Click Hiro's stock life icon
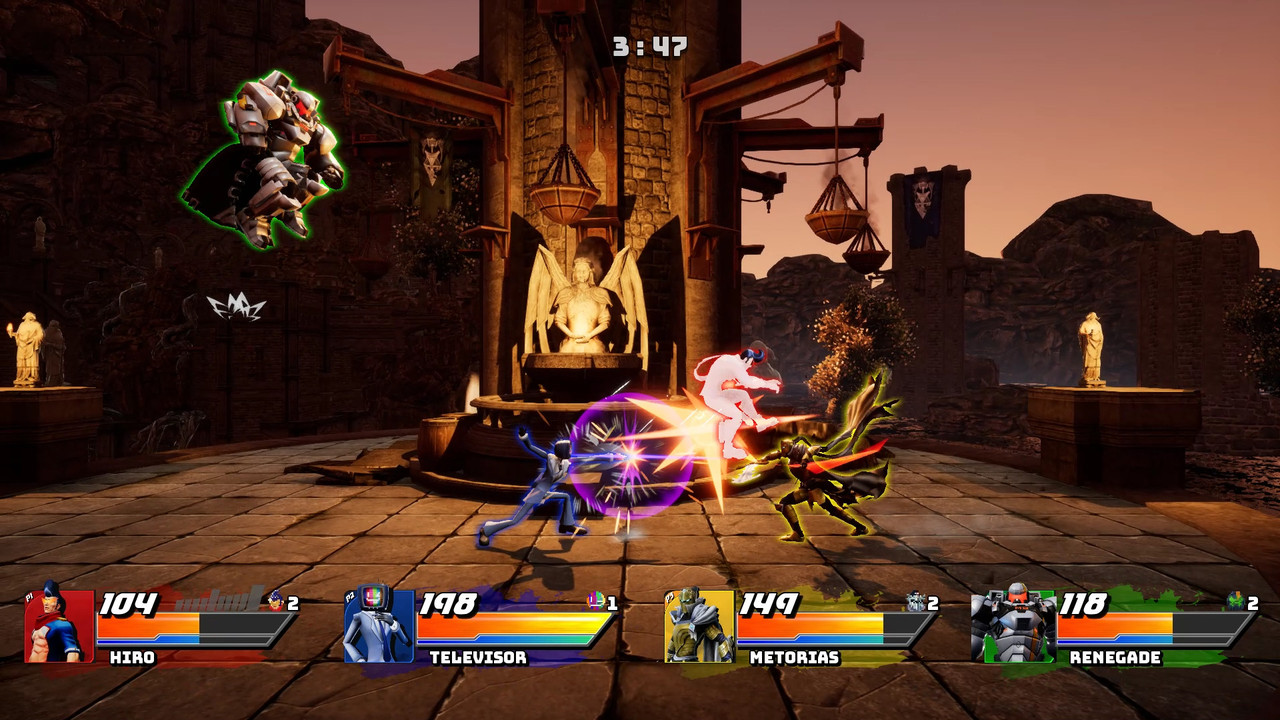The height and width of the screenshot is (720, 1280). click(x=277, y=601)
